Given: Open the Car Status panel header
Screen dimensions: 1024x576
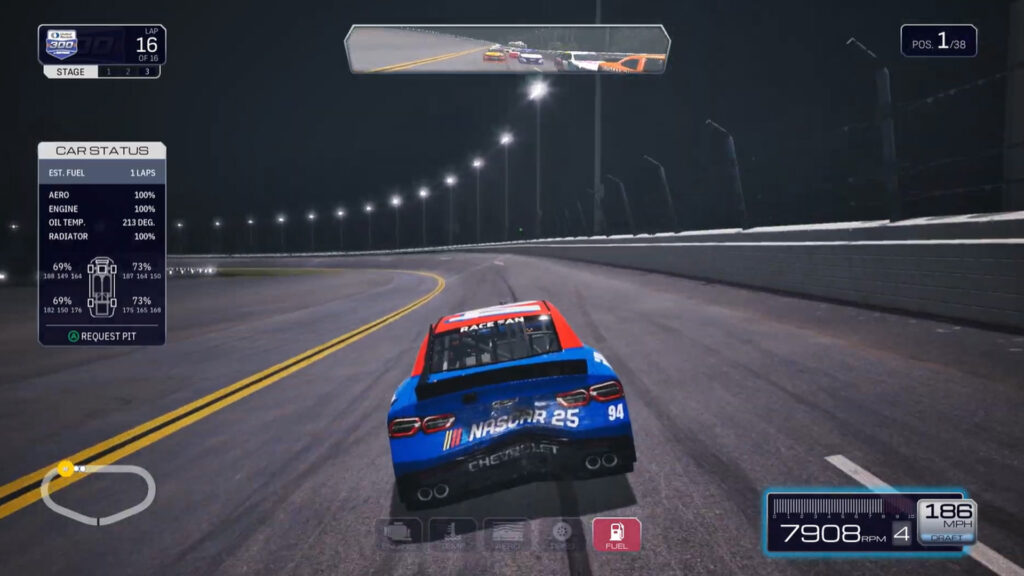Looking at the screenshot, I should [102, 151].
